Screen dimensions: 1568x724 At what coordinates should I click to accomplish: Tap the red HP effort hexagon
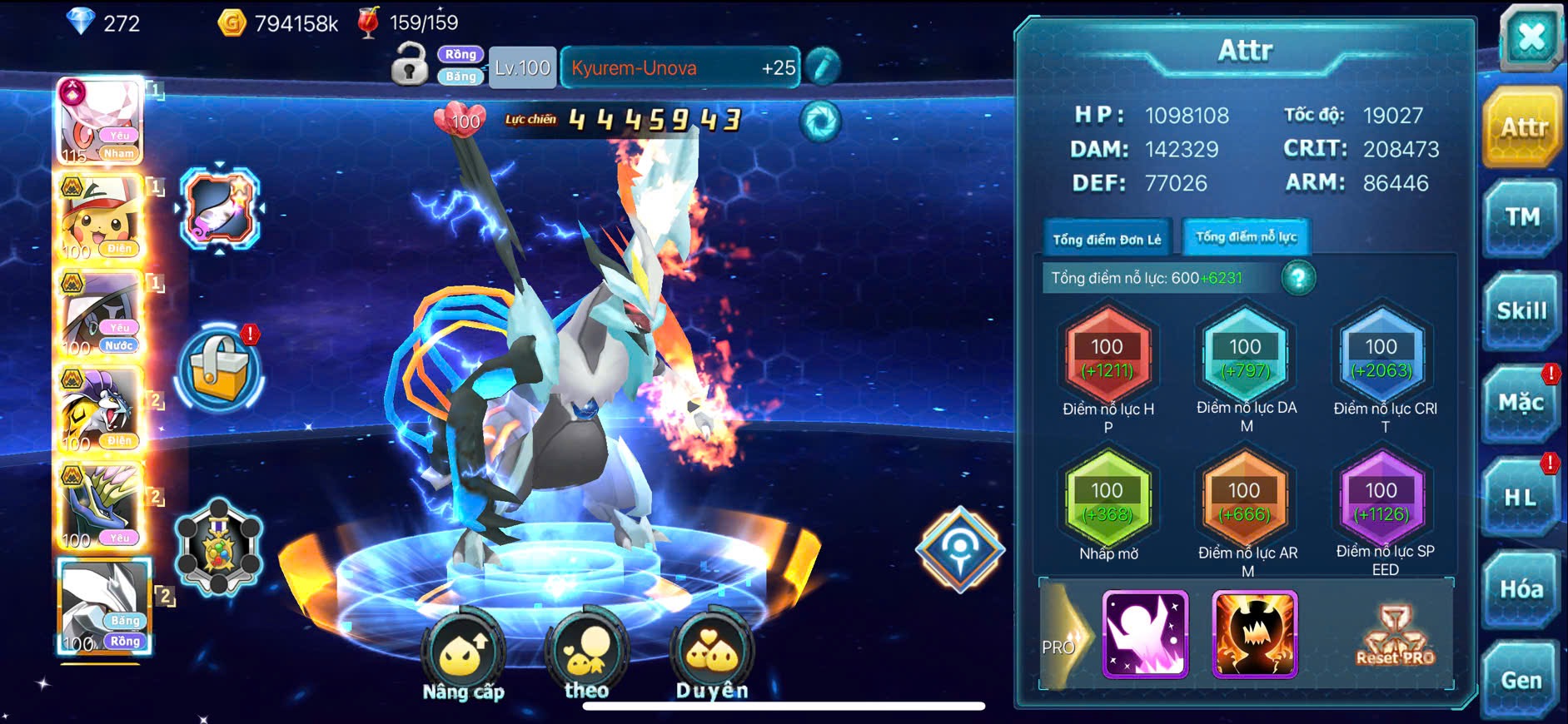tap(1108, 358)
